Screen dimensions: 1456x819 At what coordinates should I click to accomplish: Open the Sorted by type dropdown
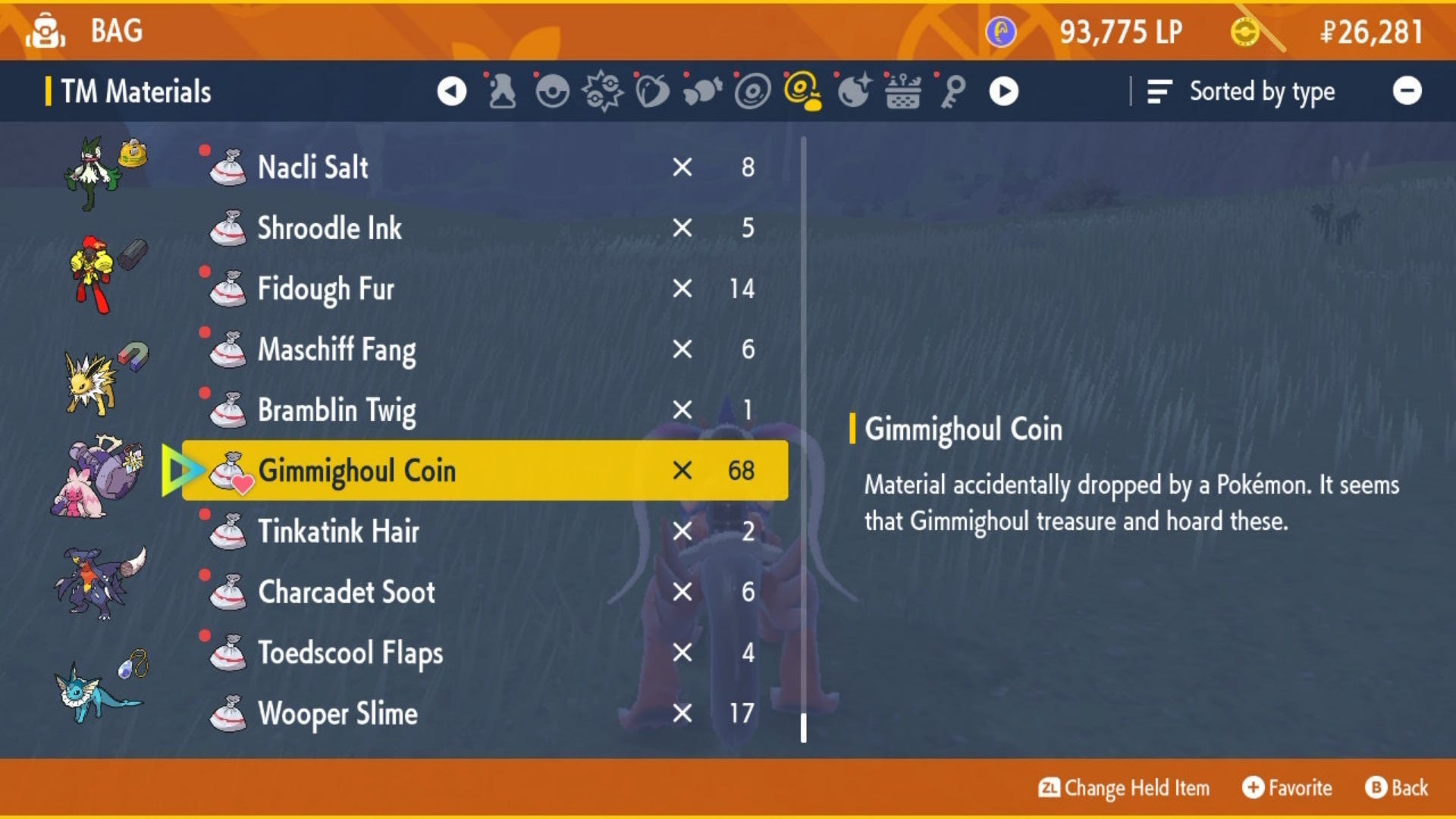coord(1261,91)
